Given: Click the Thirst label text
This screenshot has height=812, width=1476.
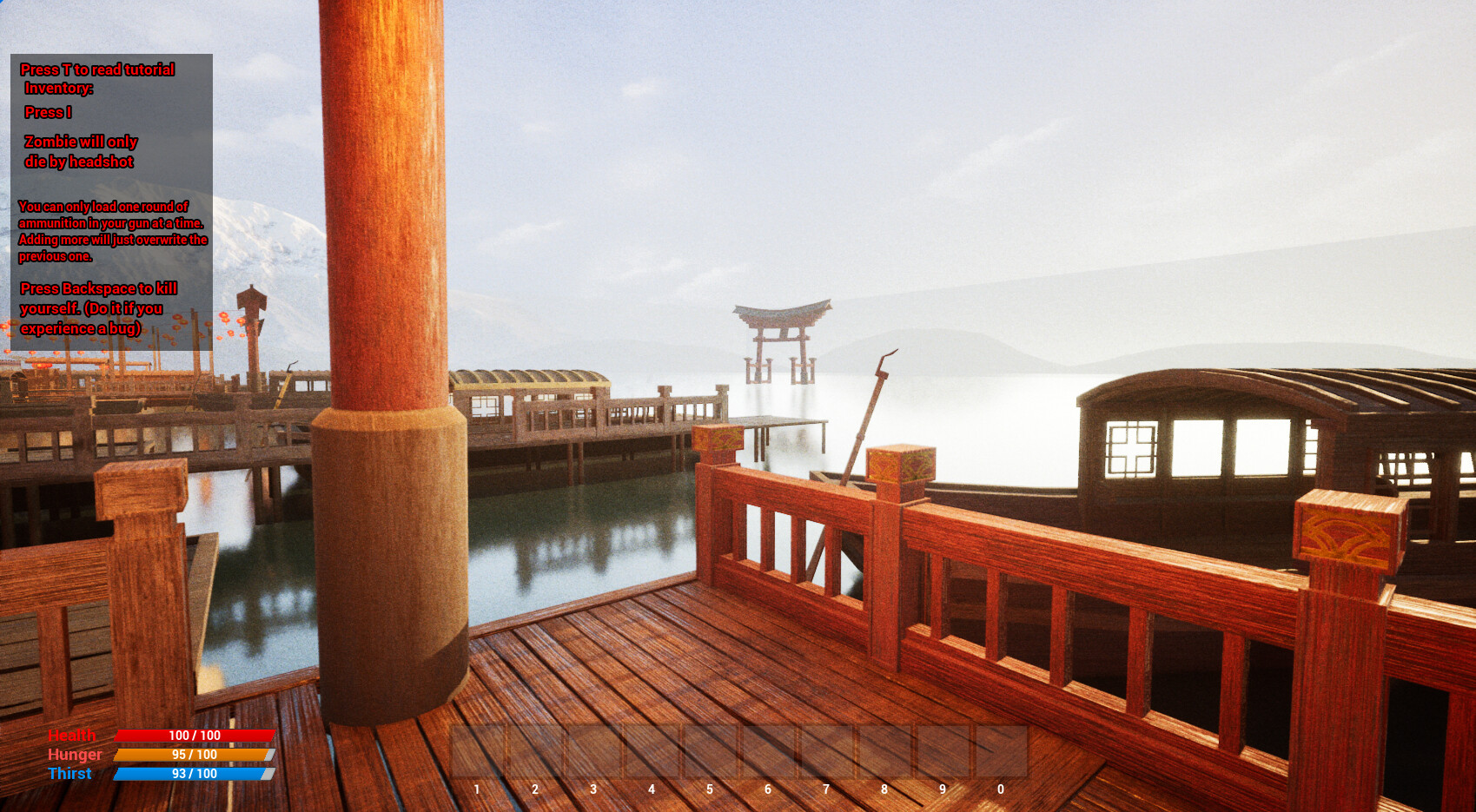Looking at the screenshot, I should [x=71, y=774].
